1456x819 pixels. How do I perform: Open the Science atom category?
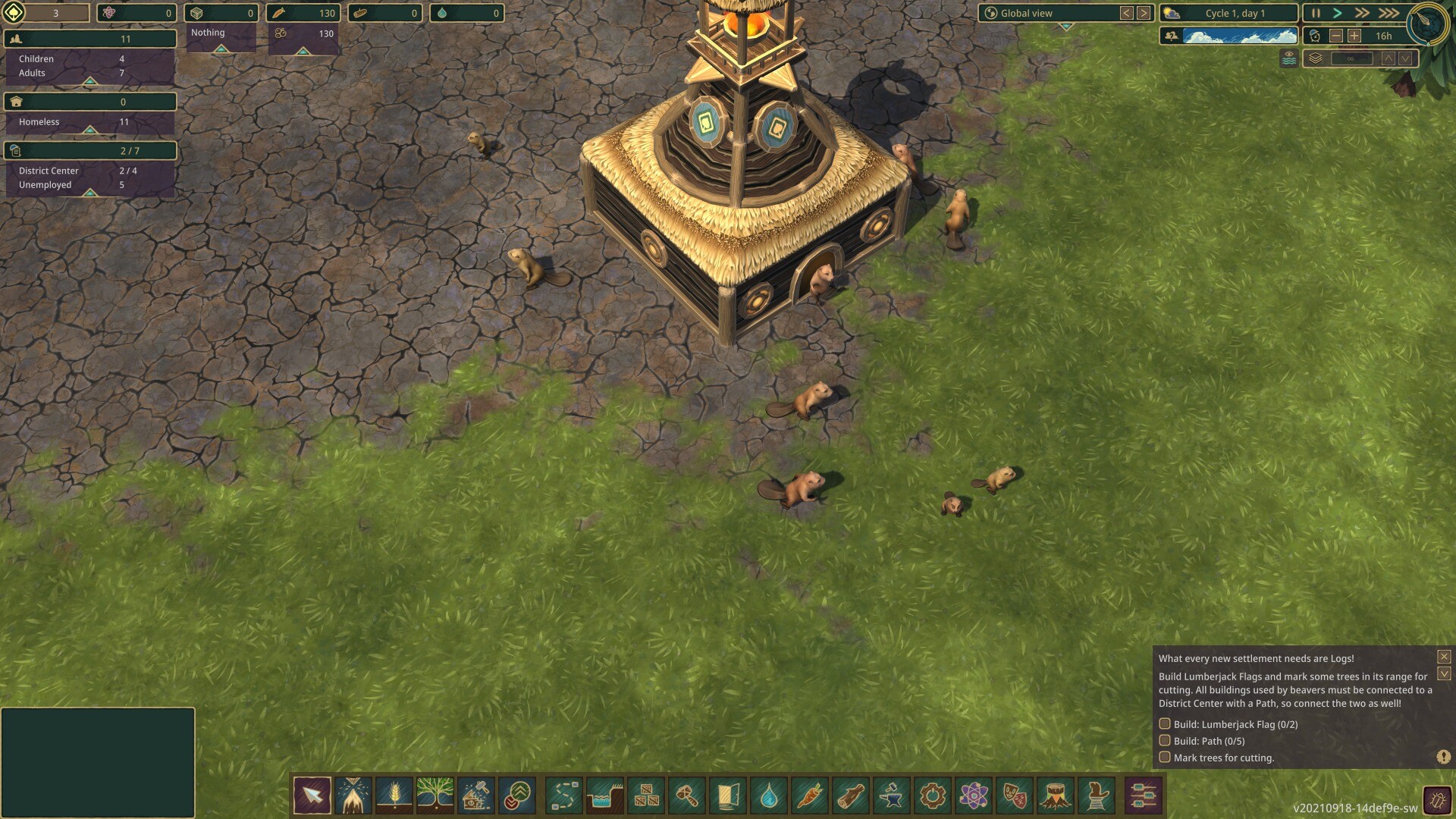coord(974,795)
